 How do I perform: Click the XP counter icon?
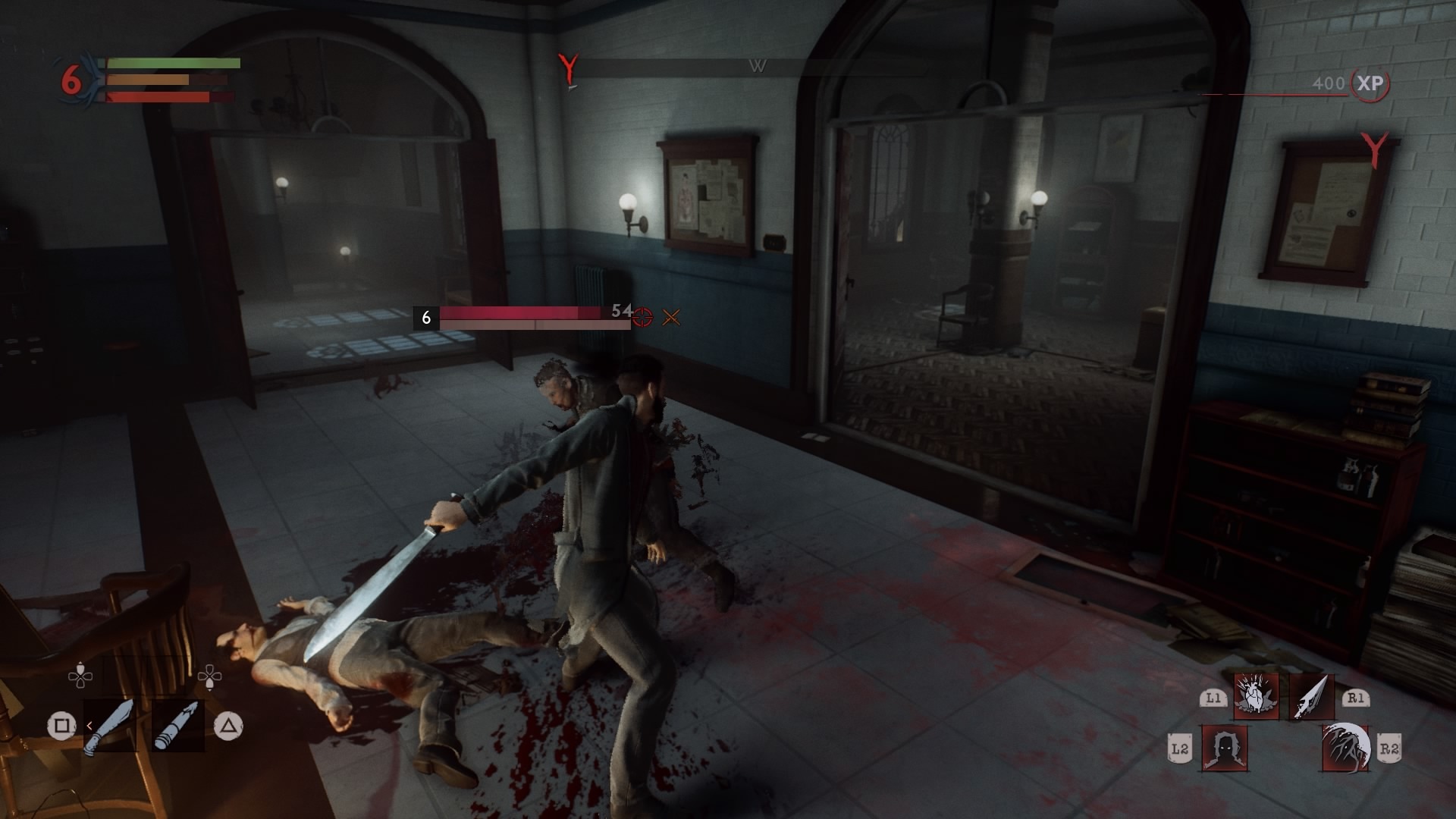pyautogui.click(x=1370, y=83)
